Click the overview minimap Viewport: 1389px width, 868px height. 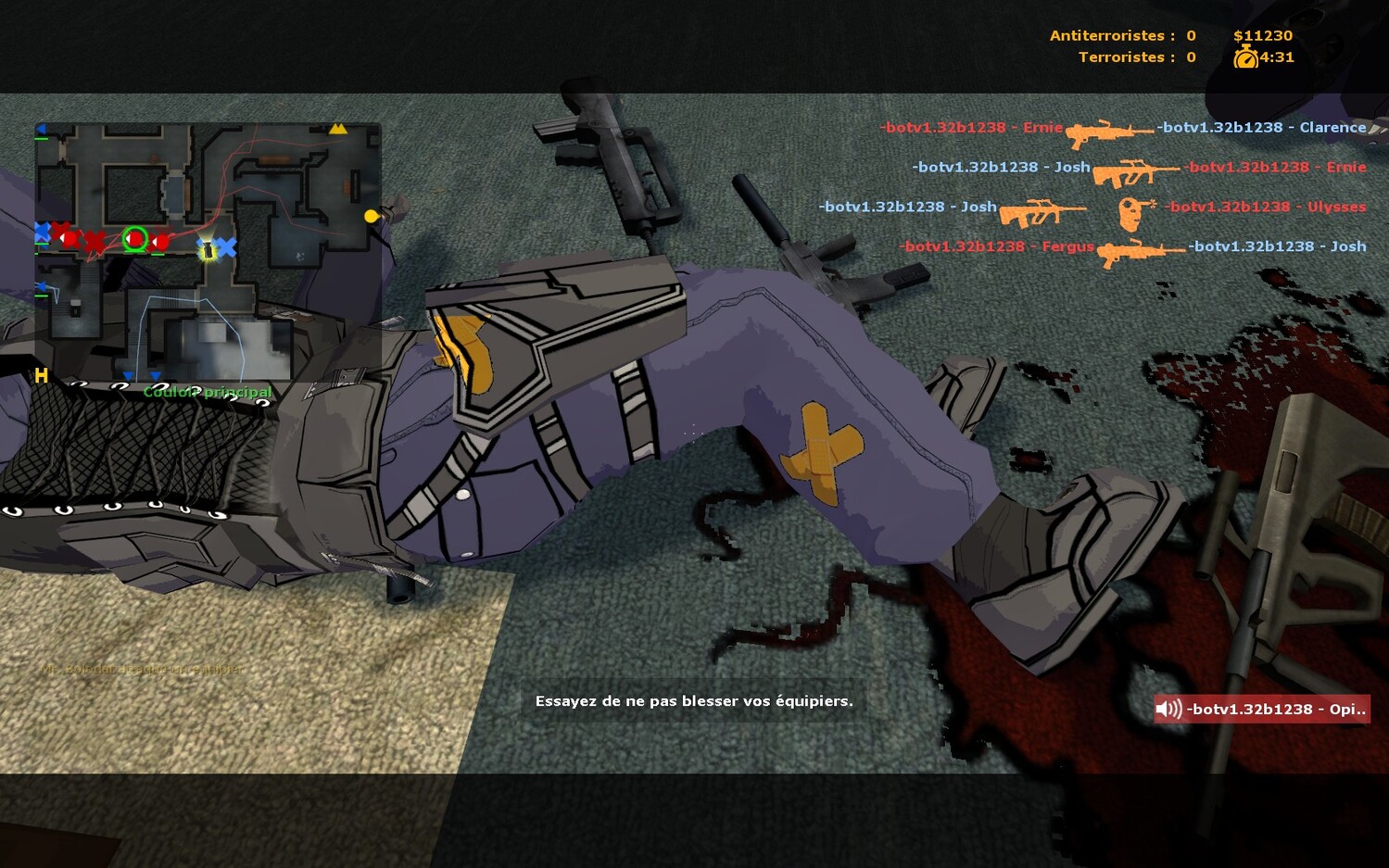[208, 251]
